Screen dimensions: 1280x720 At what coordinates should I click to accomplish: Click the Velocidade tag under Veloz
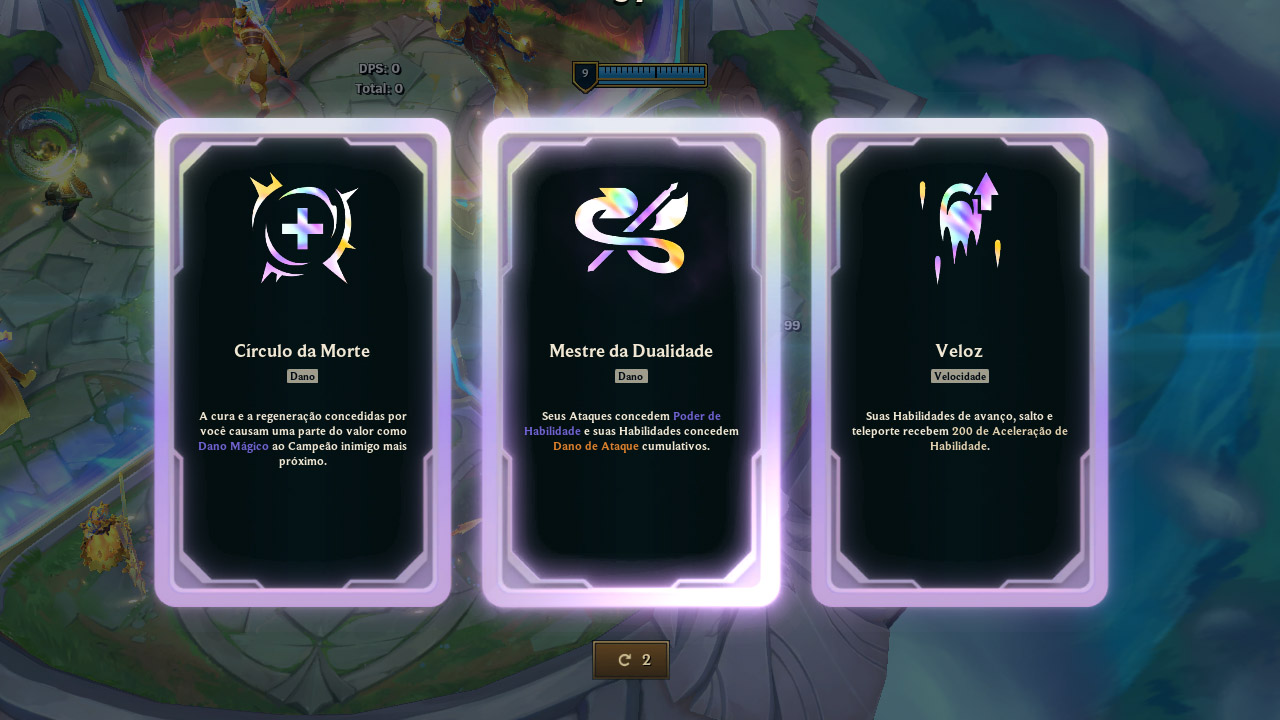pos(960,377)
